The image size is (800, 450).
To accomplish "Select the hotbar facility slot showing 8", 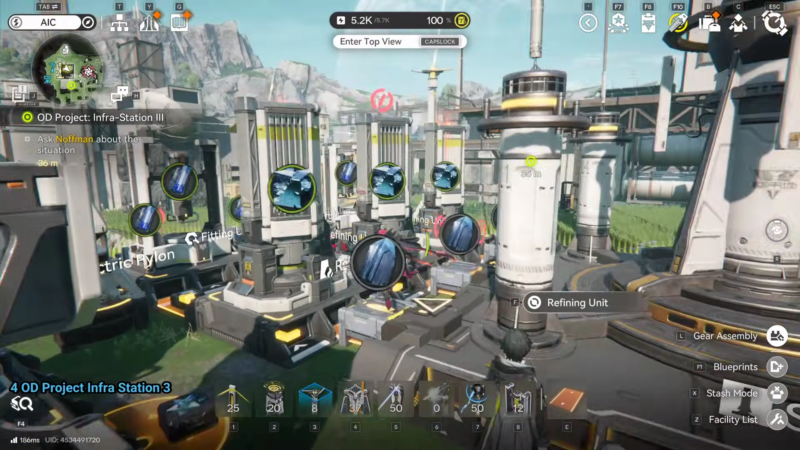I will 315,401.
